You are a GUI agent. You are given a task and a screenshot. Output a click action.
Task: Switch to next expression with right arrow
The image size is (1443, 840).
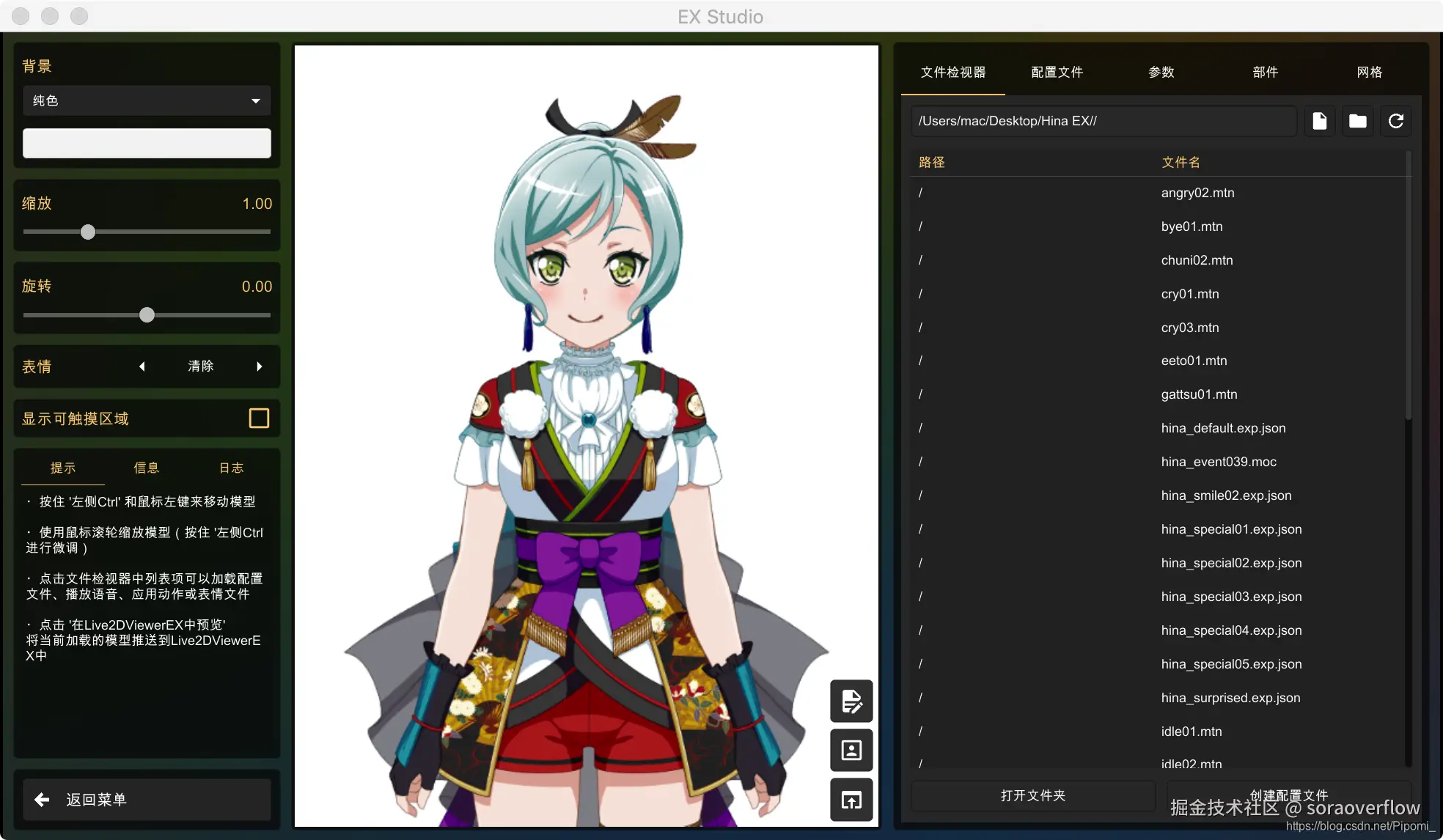click(259, 366)
